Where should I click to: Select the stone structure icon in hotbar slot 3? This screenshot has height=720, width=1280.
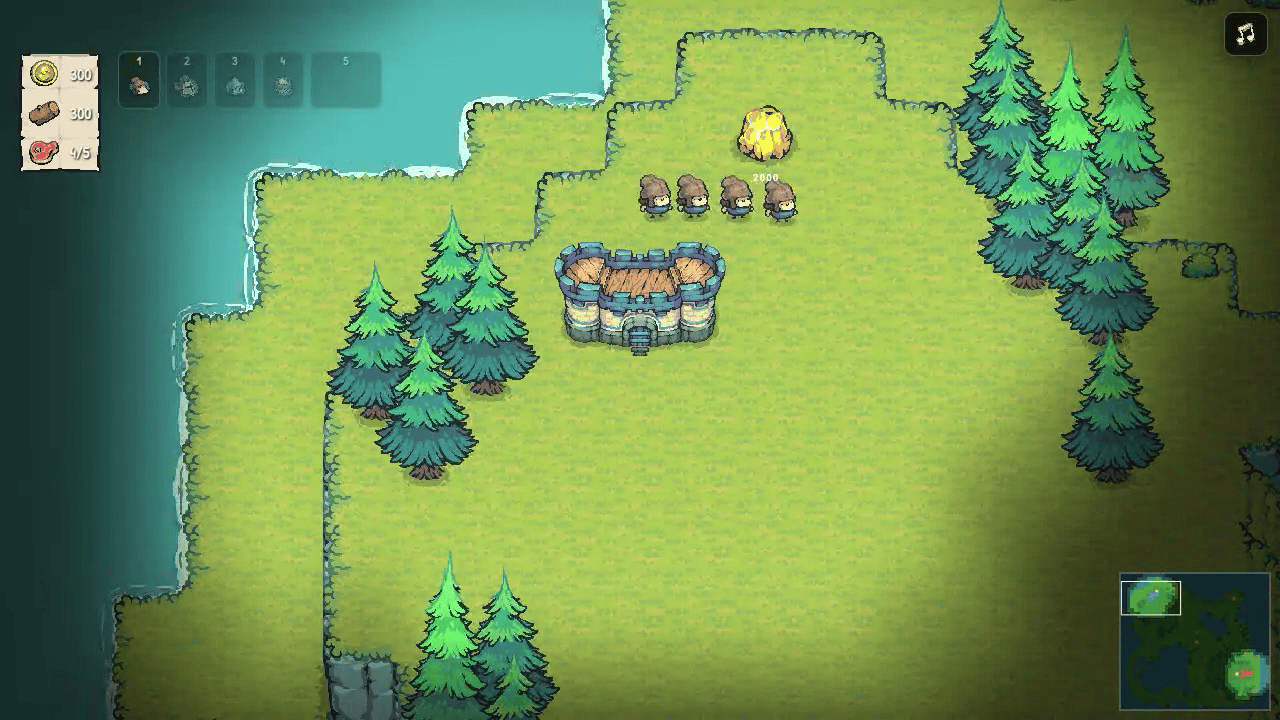tap(235, 81)
